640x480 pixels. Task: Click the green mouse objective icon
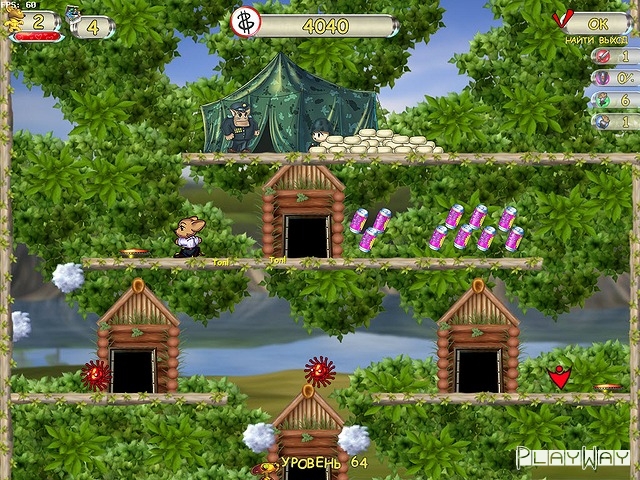(x=602, y=100)
